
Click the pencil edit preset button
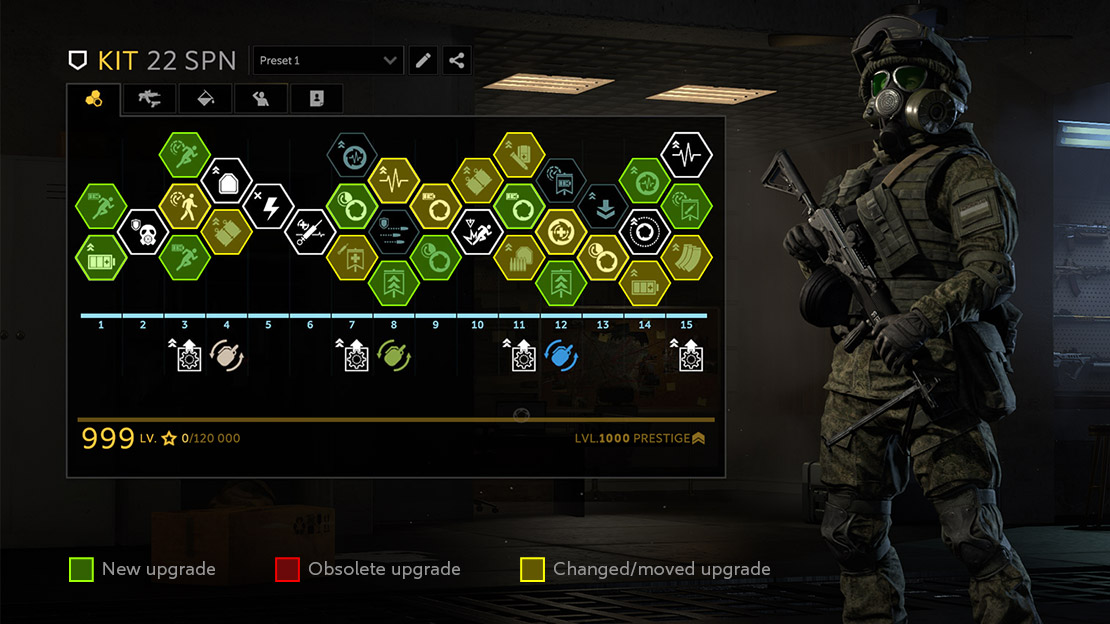tap(424, 61)
